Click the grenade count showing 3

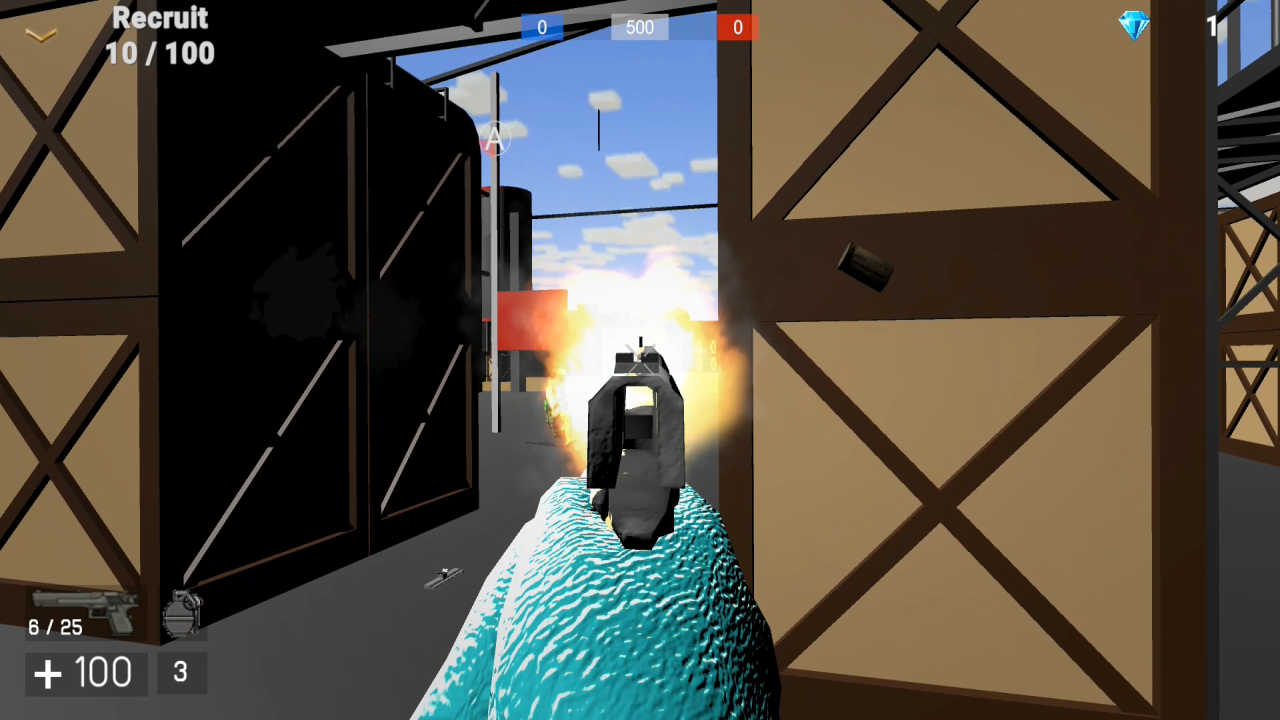pyautogui.click(x=180, y=673)
